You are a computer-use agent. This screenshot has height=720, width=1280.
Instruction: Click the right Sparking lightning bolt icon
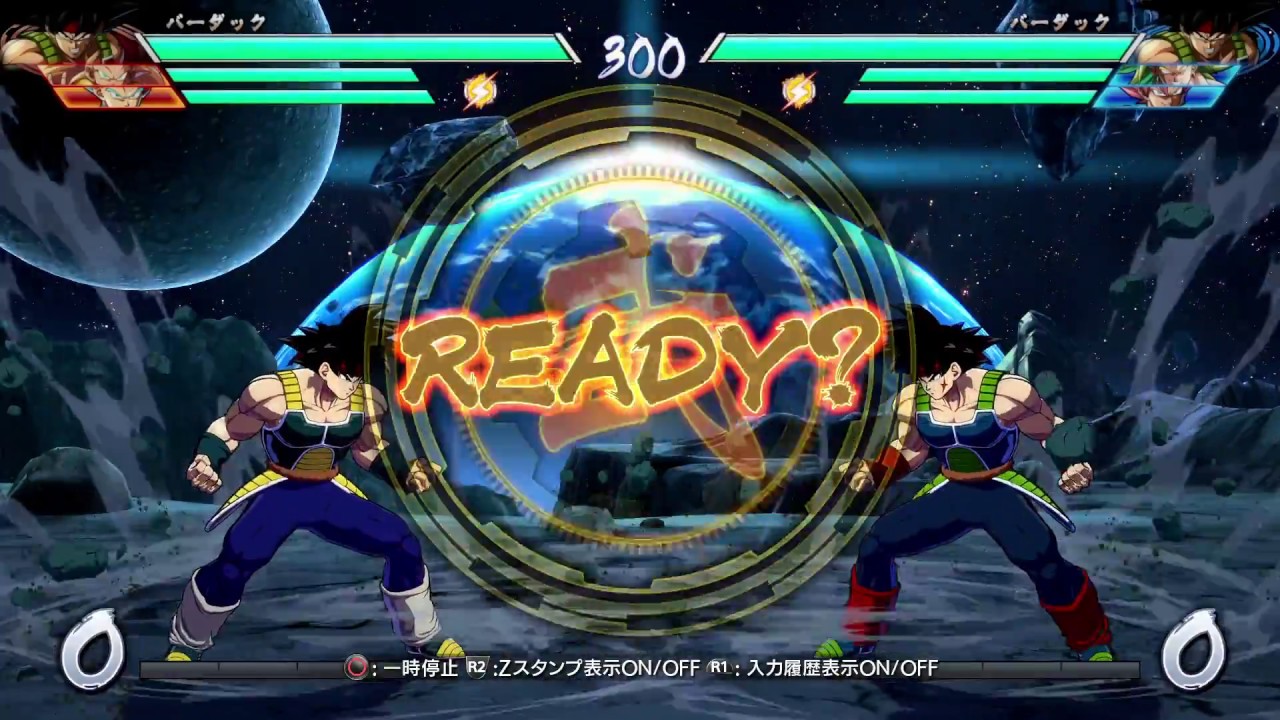point(799,91)
